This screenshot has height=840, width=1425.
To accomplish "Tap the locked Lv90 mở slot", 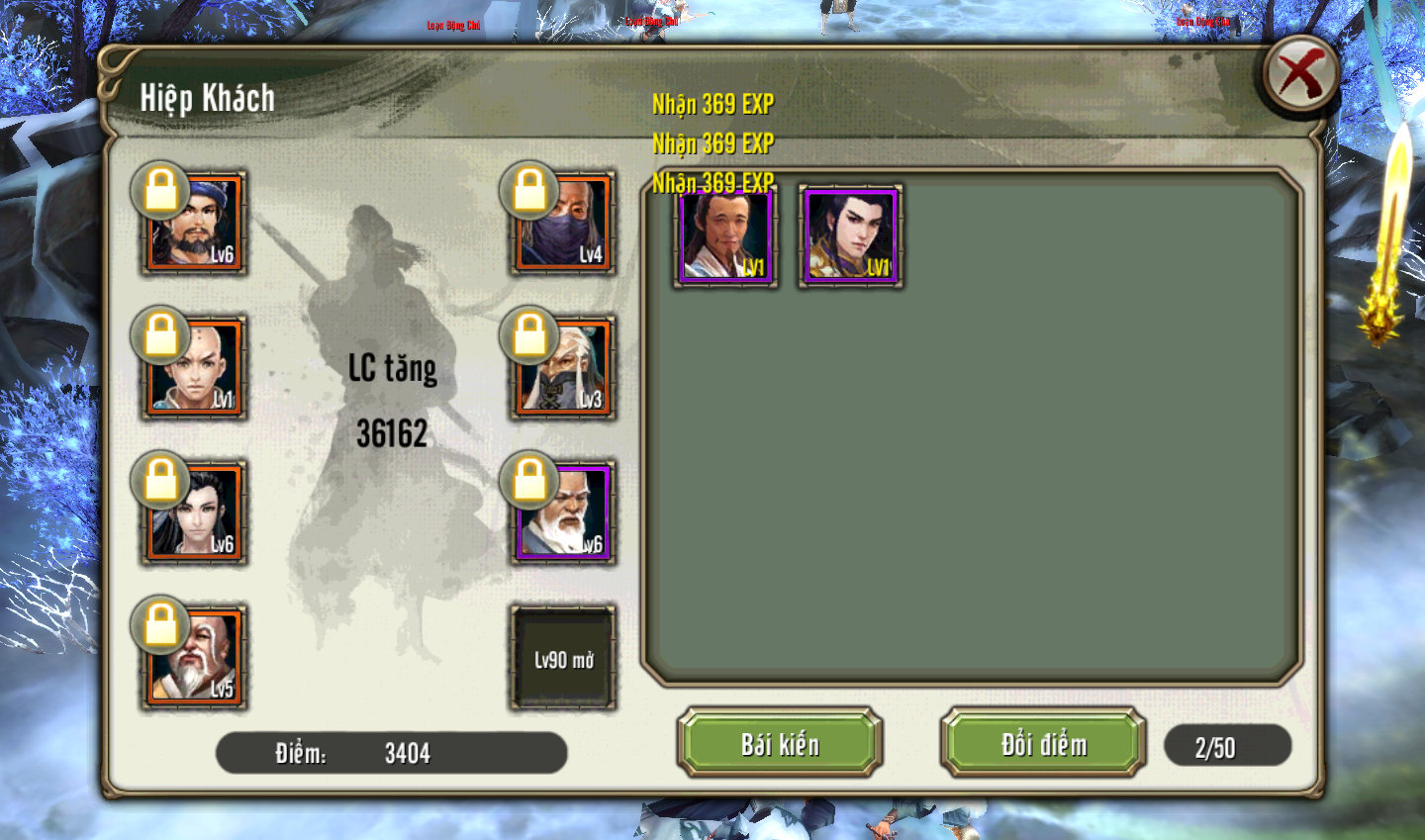I will pyautogui.click(x=563, y=659).
